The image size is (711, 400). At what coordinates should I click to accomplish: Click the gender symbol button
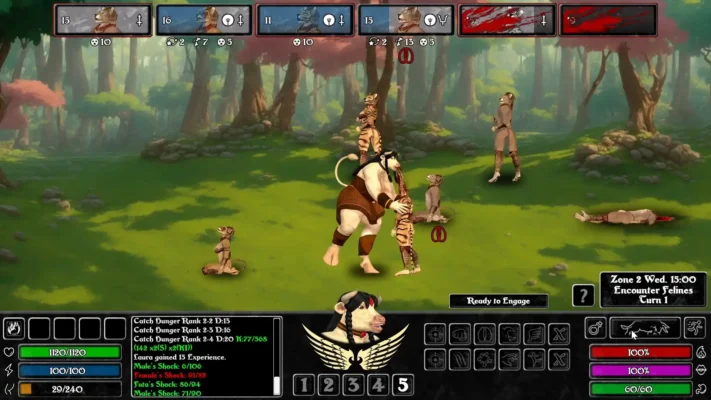(594, 328)
